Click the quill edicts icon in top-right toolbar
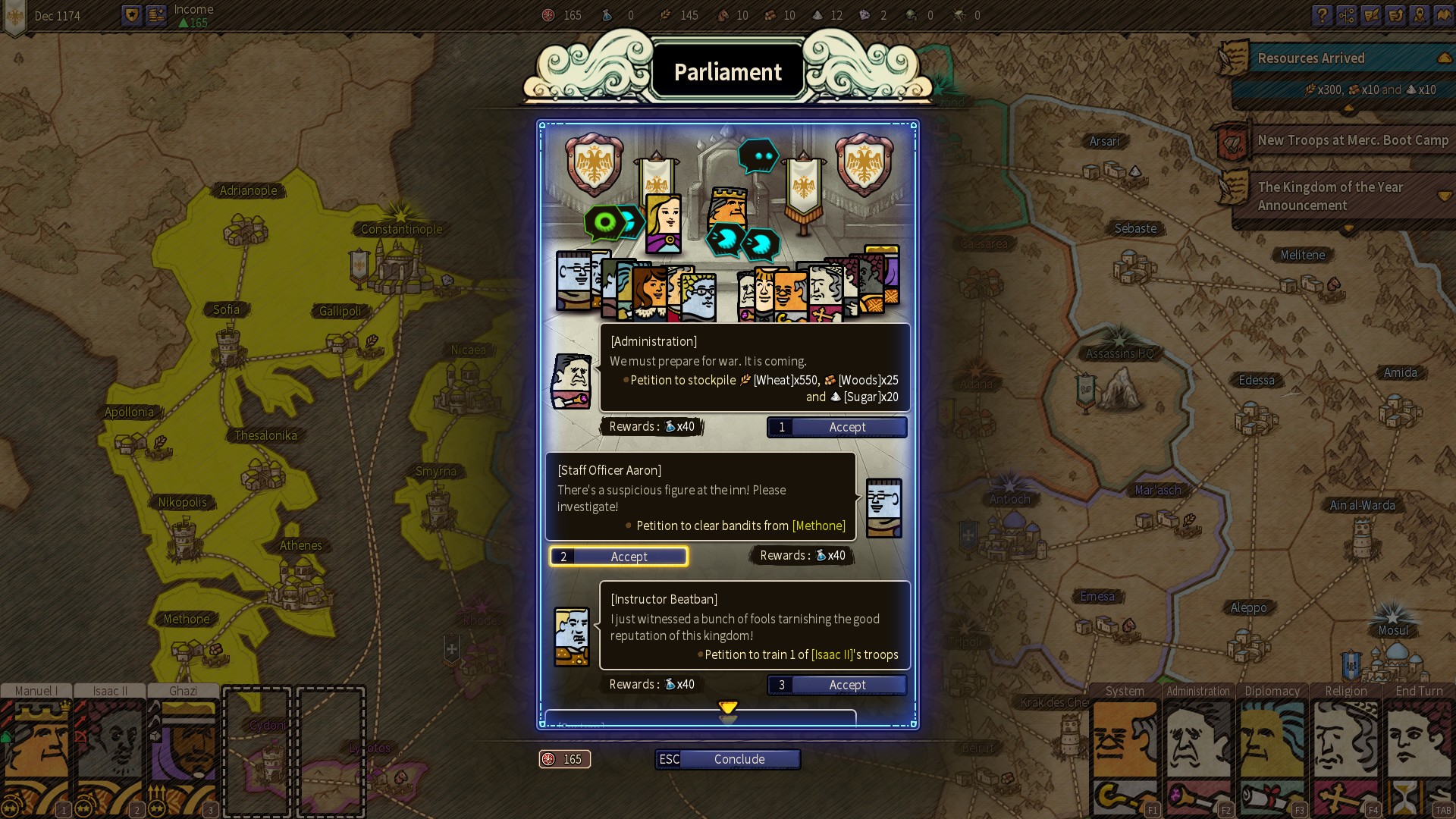The width and height of the screenshot is (1456, 819). 1371,15
